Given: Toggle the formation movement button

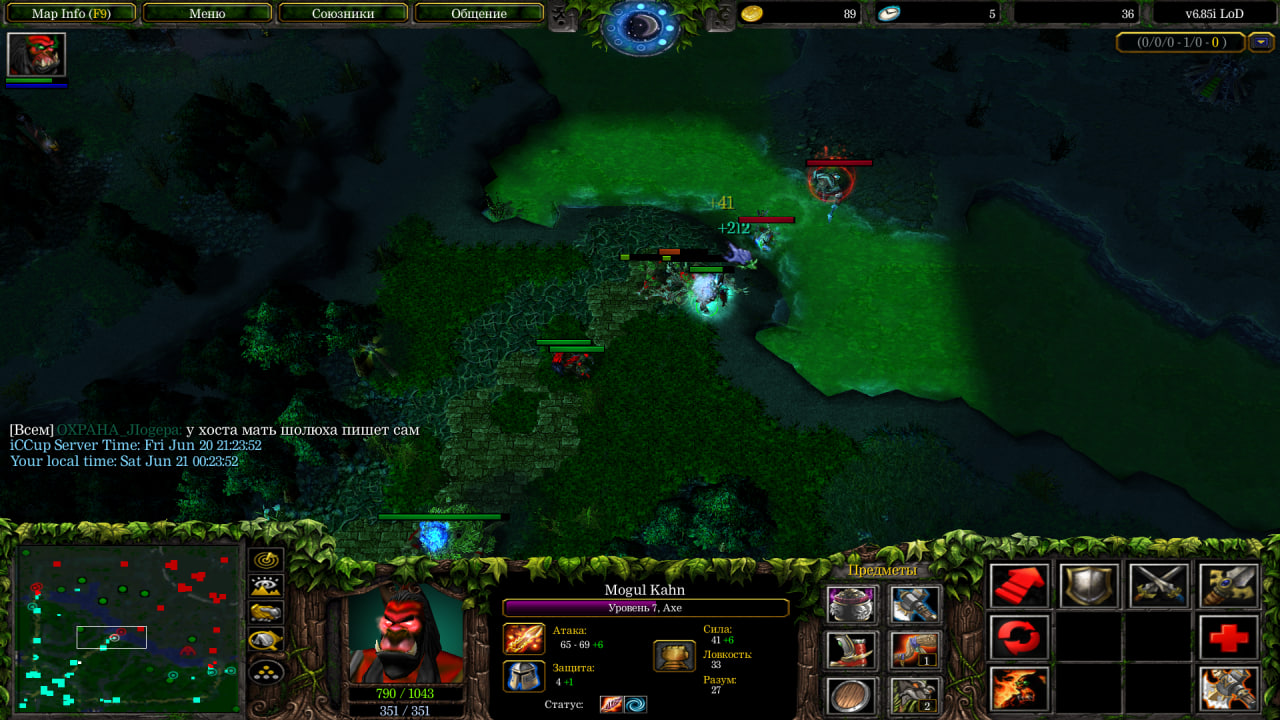Looking at the screenshot, I should click(x=266, y=671).
